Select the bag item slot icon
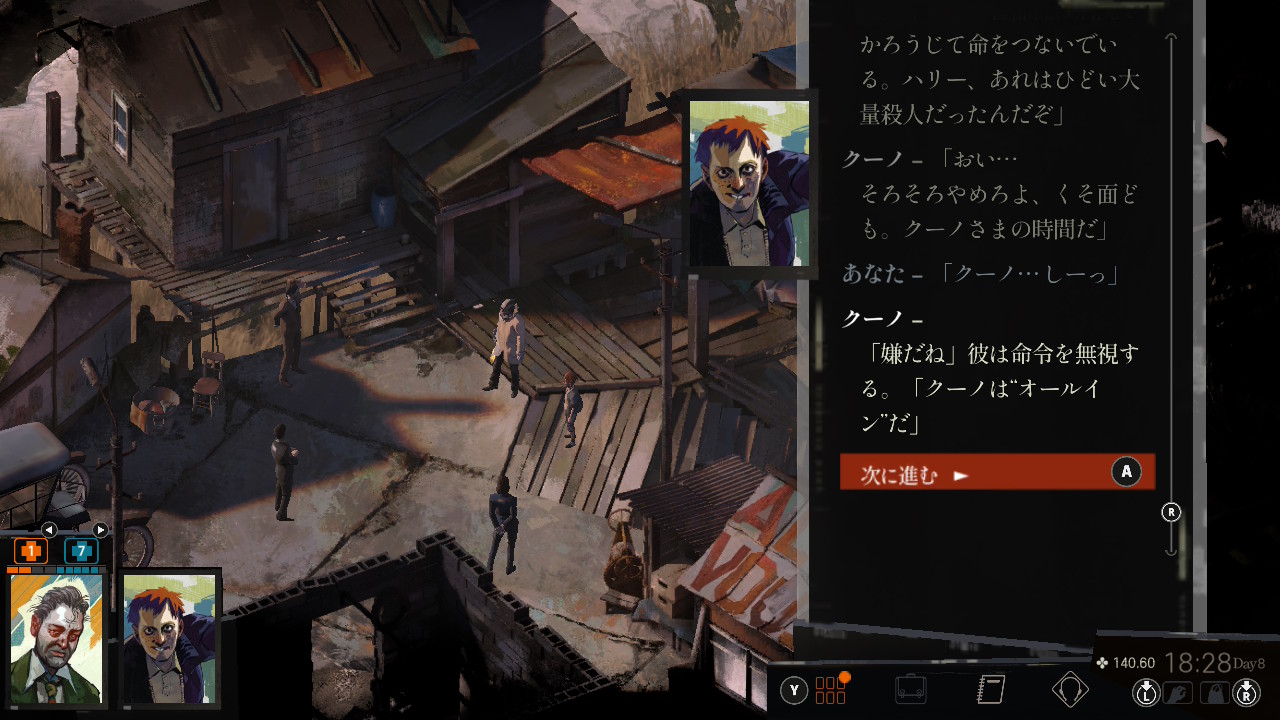The image size is (1280, 720). click(1213, 692)
